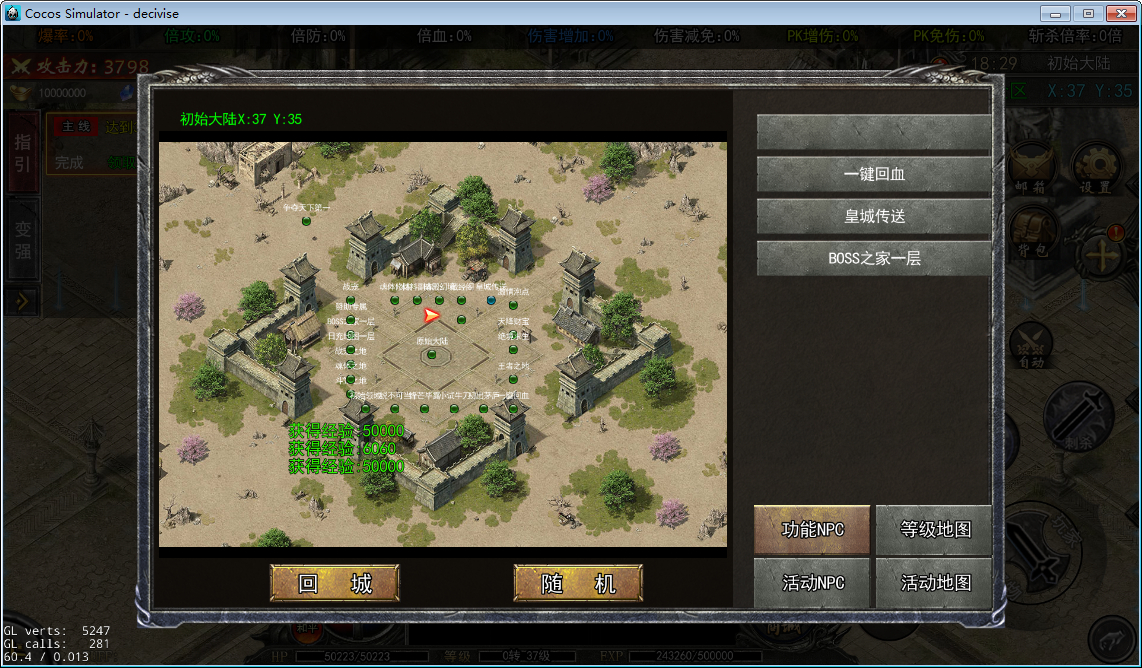Select the blue marker on the map
Image resolution: width=1142 pixels, height=668 pixels.
(491, 299)
